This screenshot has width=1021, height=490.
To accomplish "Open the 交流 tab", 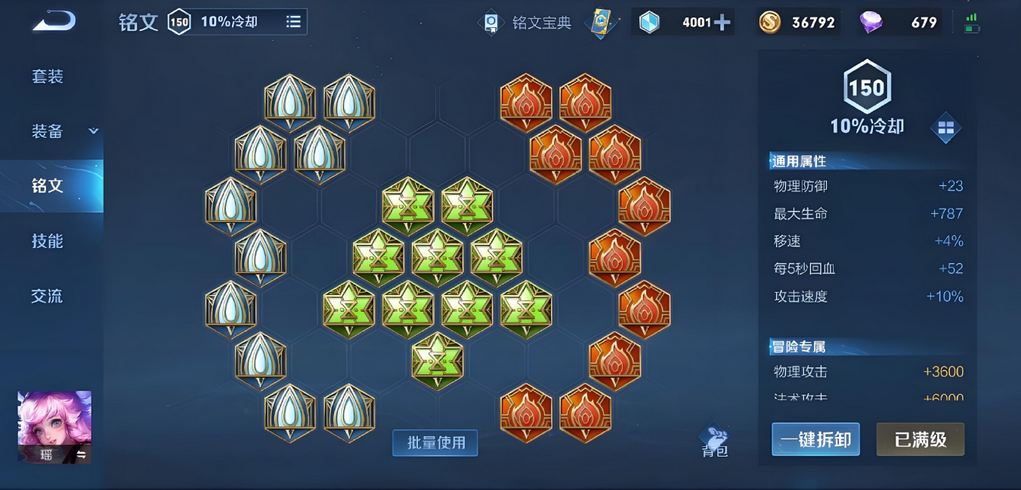I will (47, 296).
